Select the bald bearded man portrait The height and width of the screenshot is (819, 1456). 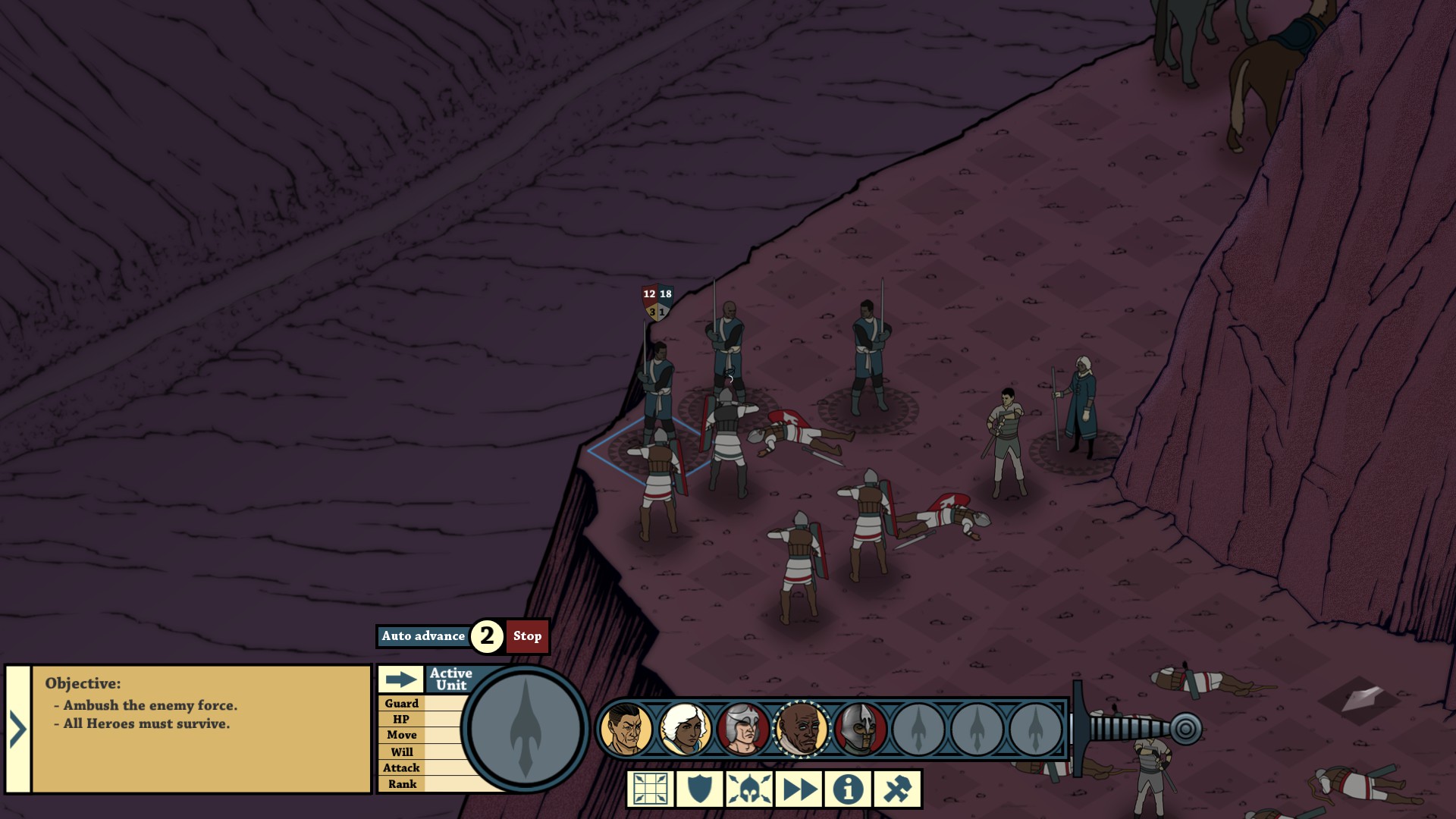pyautogui.click(x=801, y=729)
